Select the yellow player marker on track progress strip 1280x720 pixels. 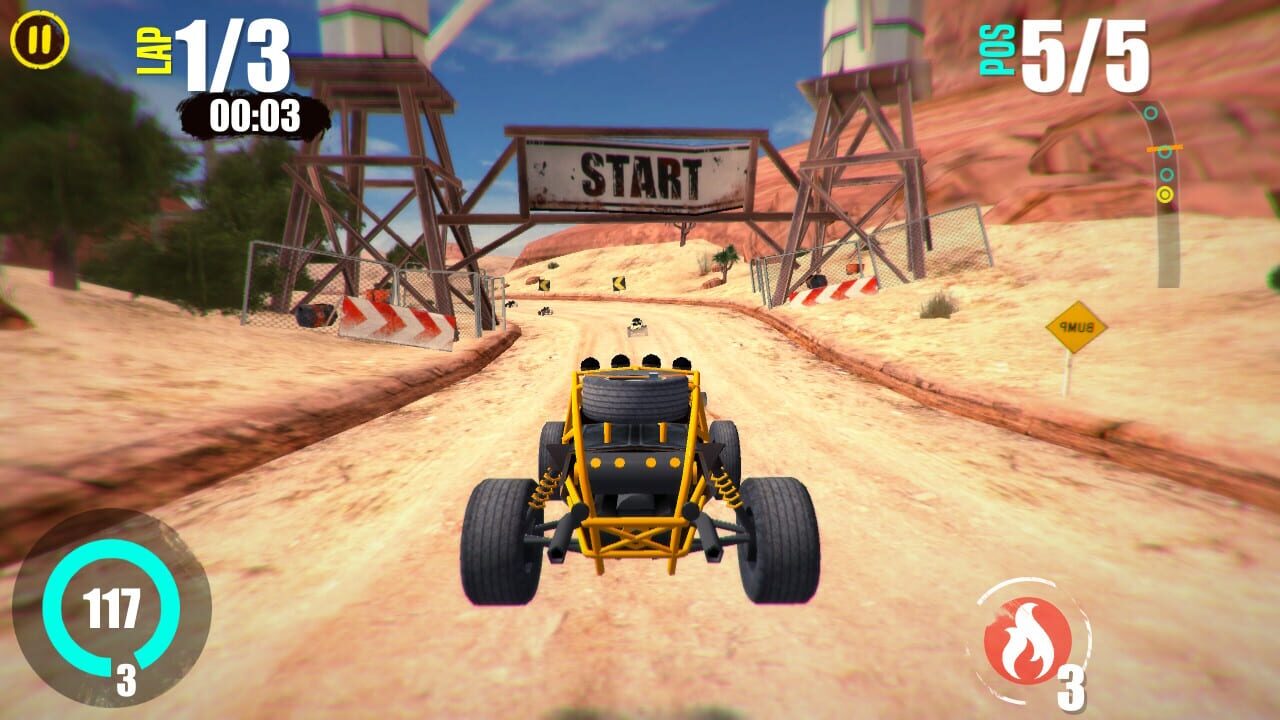pyautogui.click(x=1165, y=193)
